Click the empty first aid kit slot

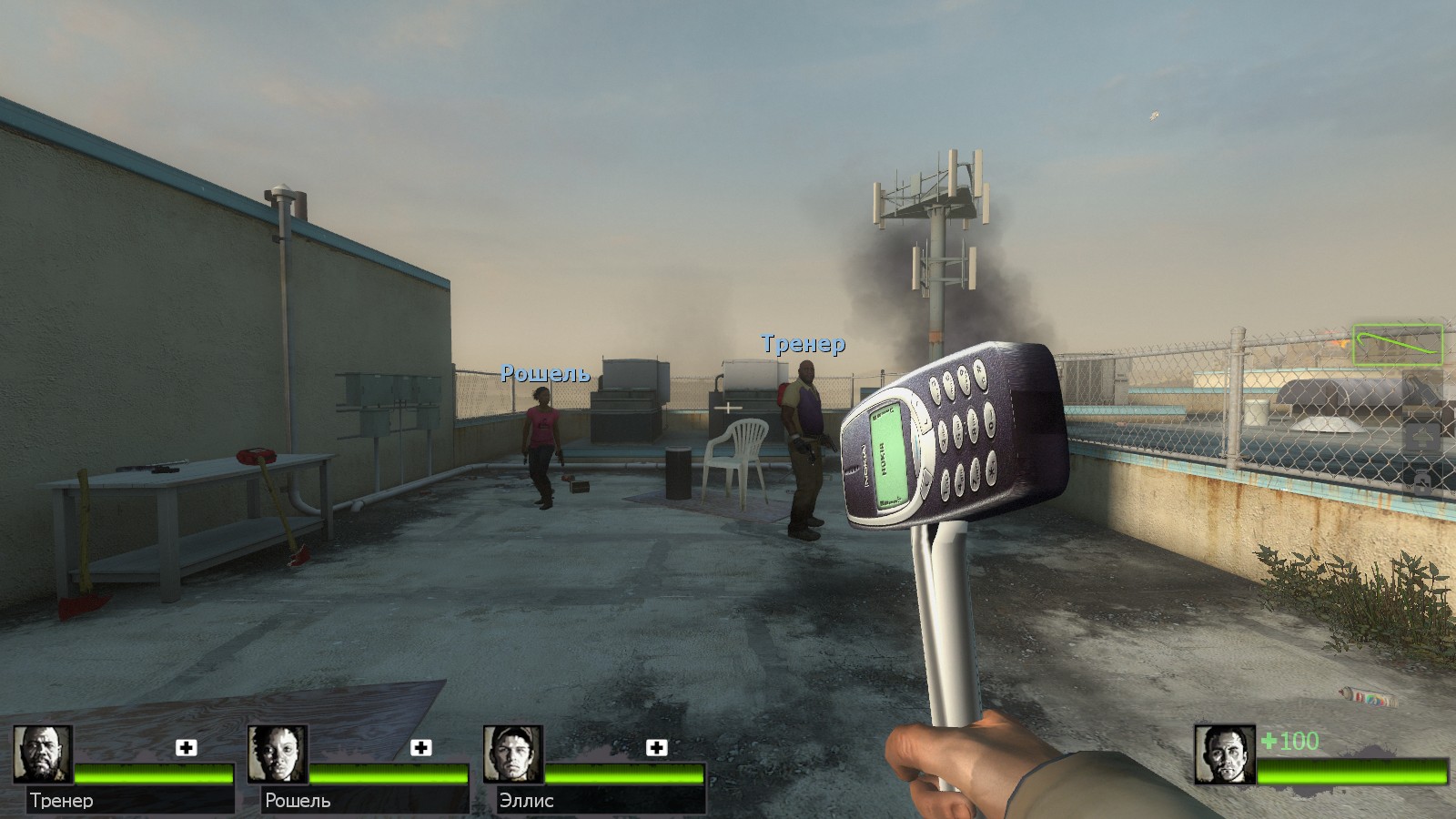(x=1422, y=438)
